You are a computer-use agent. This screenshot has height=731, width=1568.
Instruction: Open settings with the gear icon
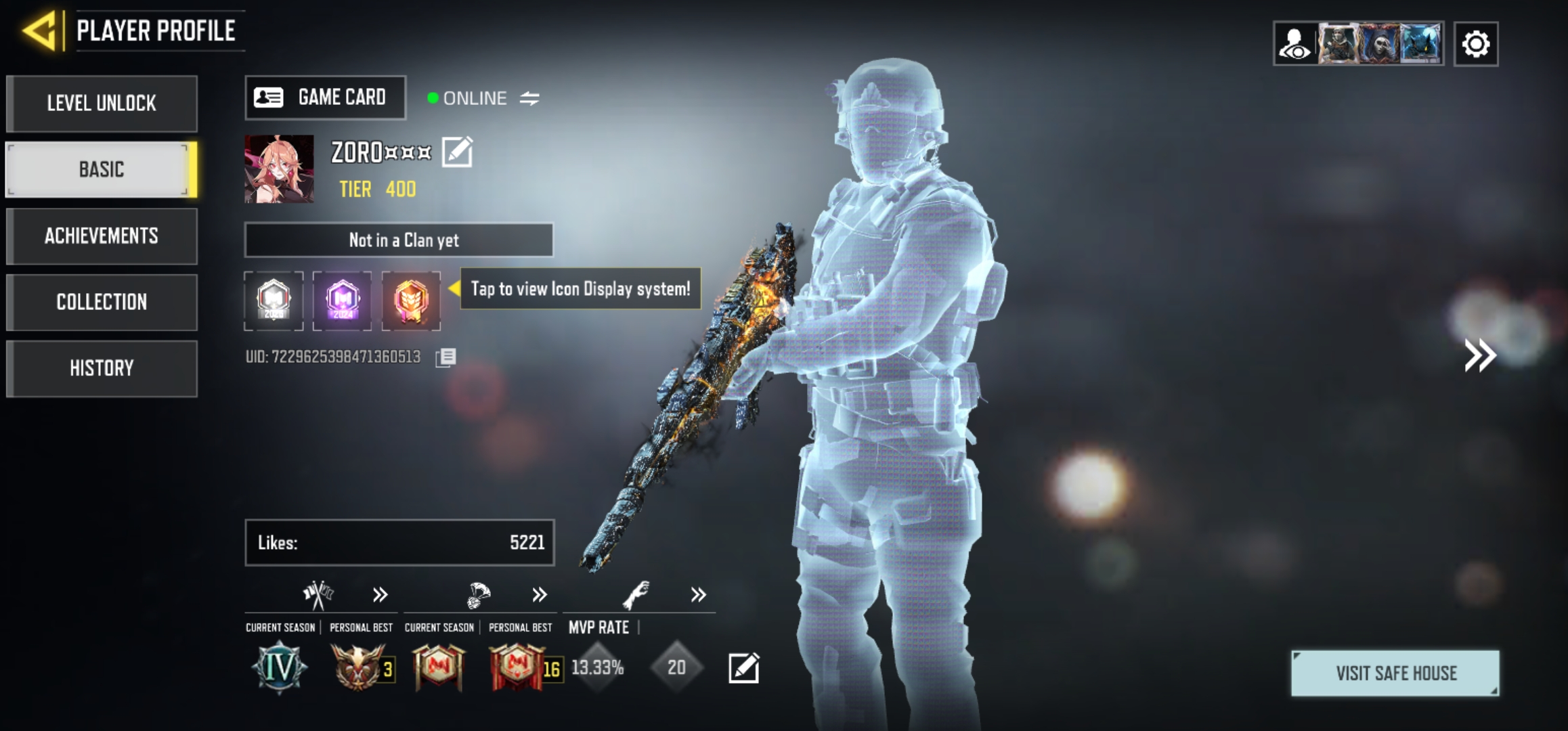[1476, 45]
